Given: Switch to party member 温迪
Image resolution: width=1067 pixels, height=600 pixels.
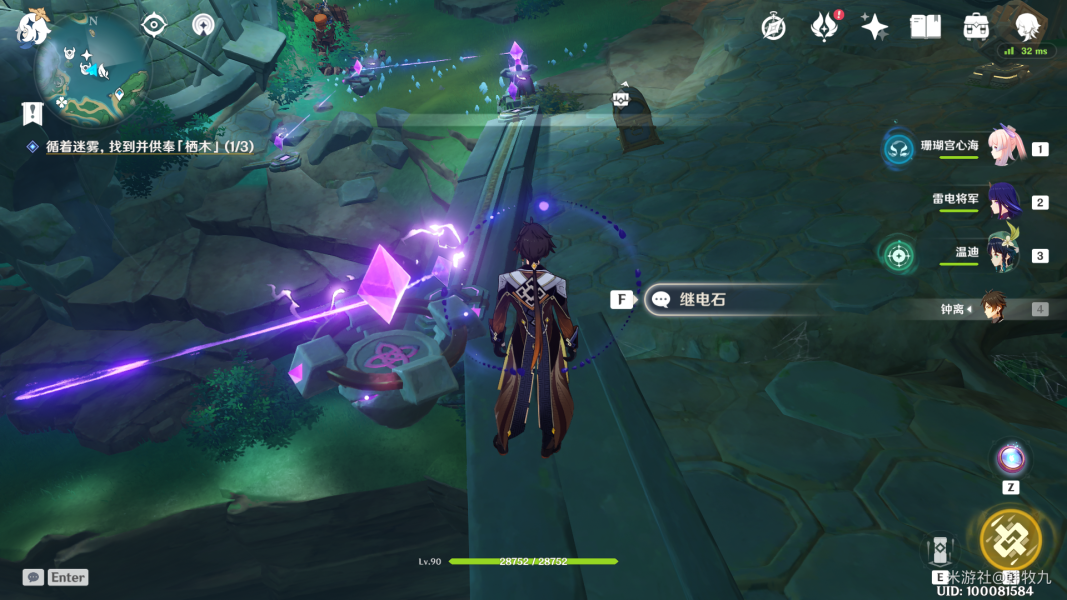Looking at the screenshot, I should pyautogui.click(x=1003, y=254).
